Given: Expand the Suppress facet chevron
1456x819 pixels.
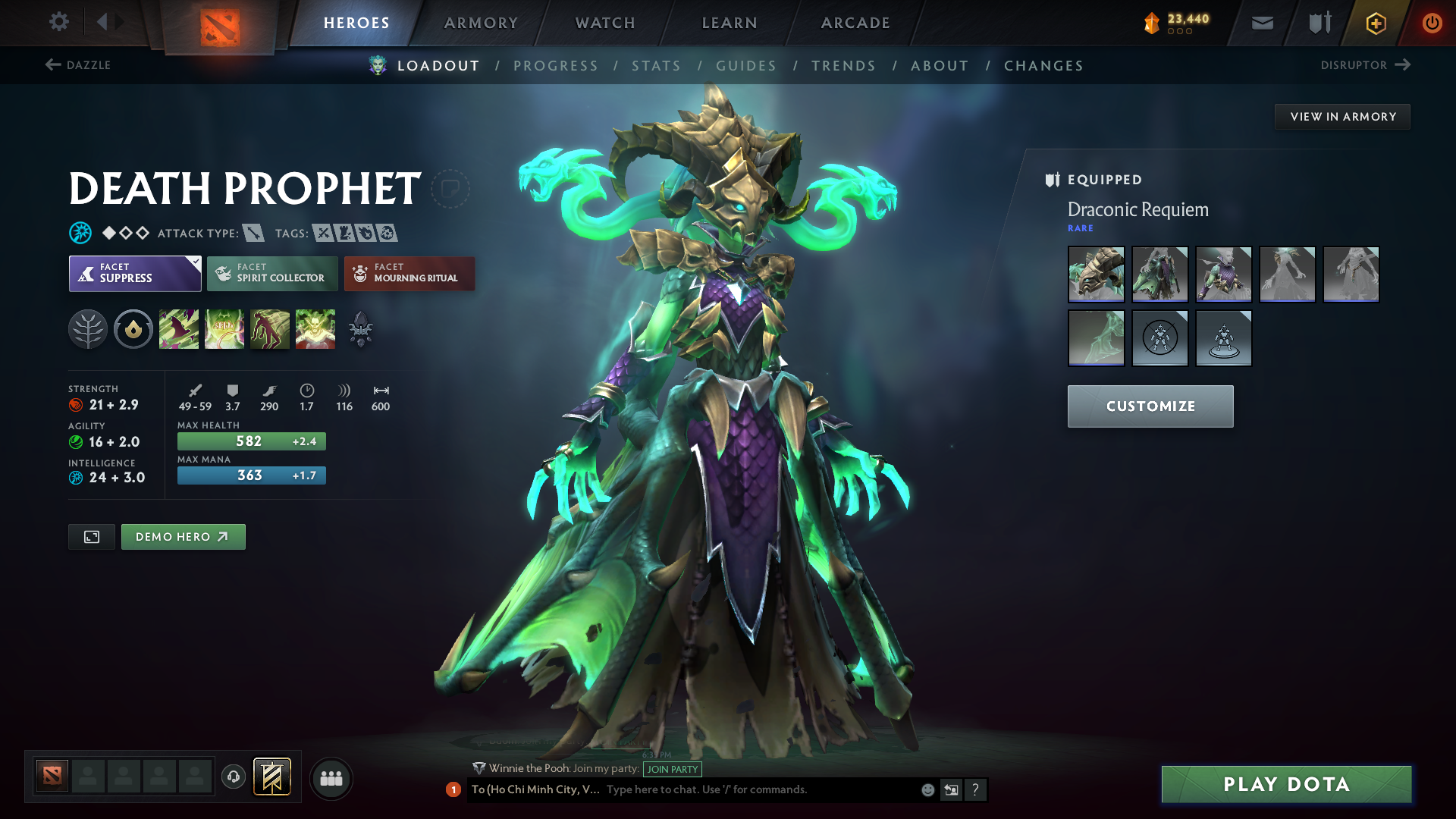Looking at the screenshot, I should coord(195,261).
